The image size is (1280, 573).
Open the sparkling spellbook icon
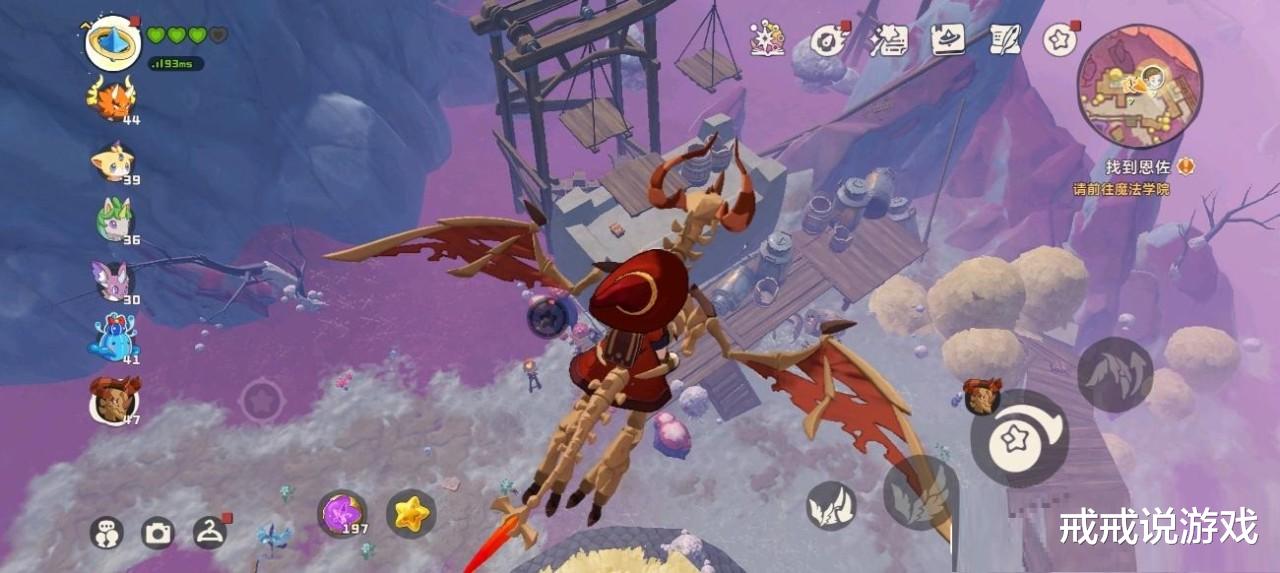pyautogui.click(x=768, y=39)
